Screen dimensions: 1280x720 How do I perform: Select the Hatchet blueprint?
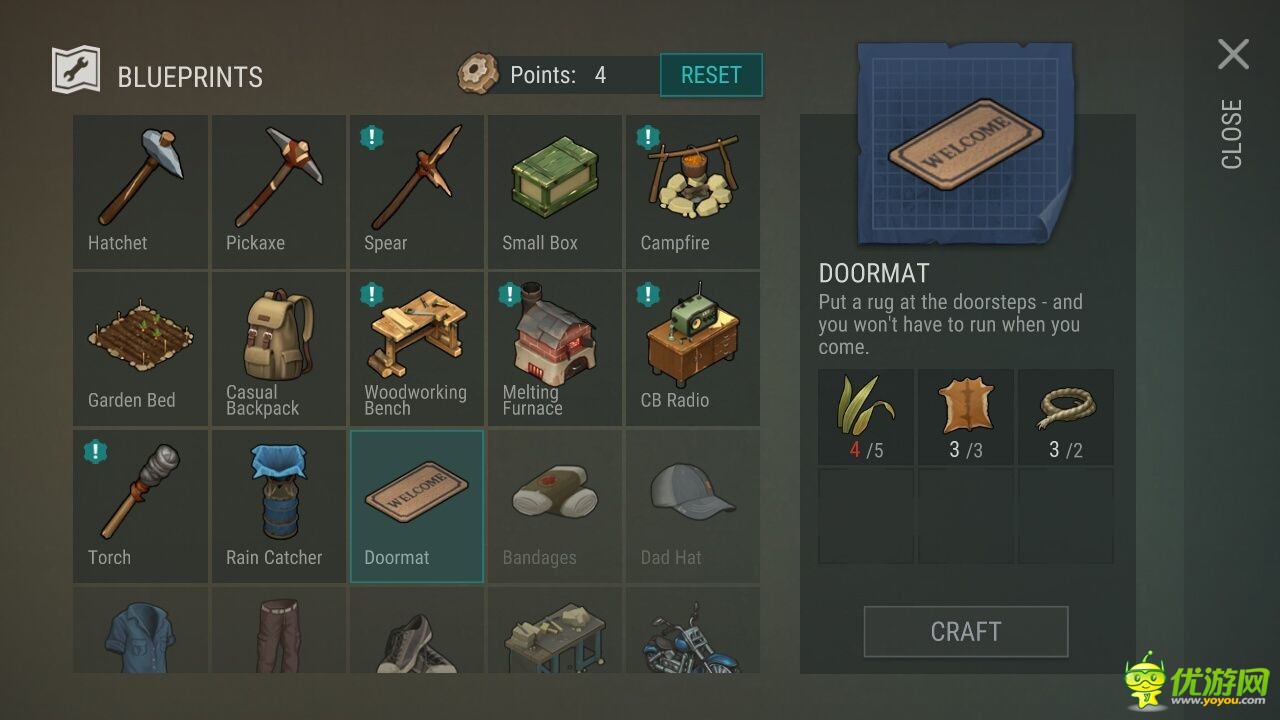(x=140, y=191)
